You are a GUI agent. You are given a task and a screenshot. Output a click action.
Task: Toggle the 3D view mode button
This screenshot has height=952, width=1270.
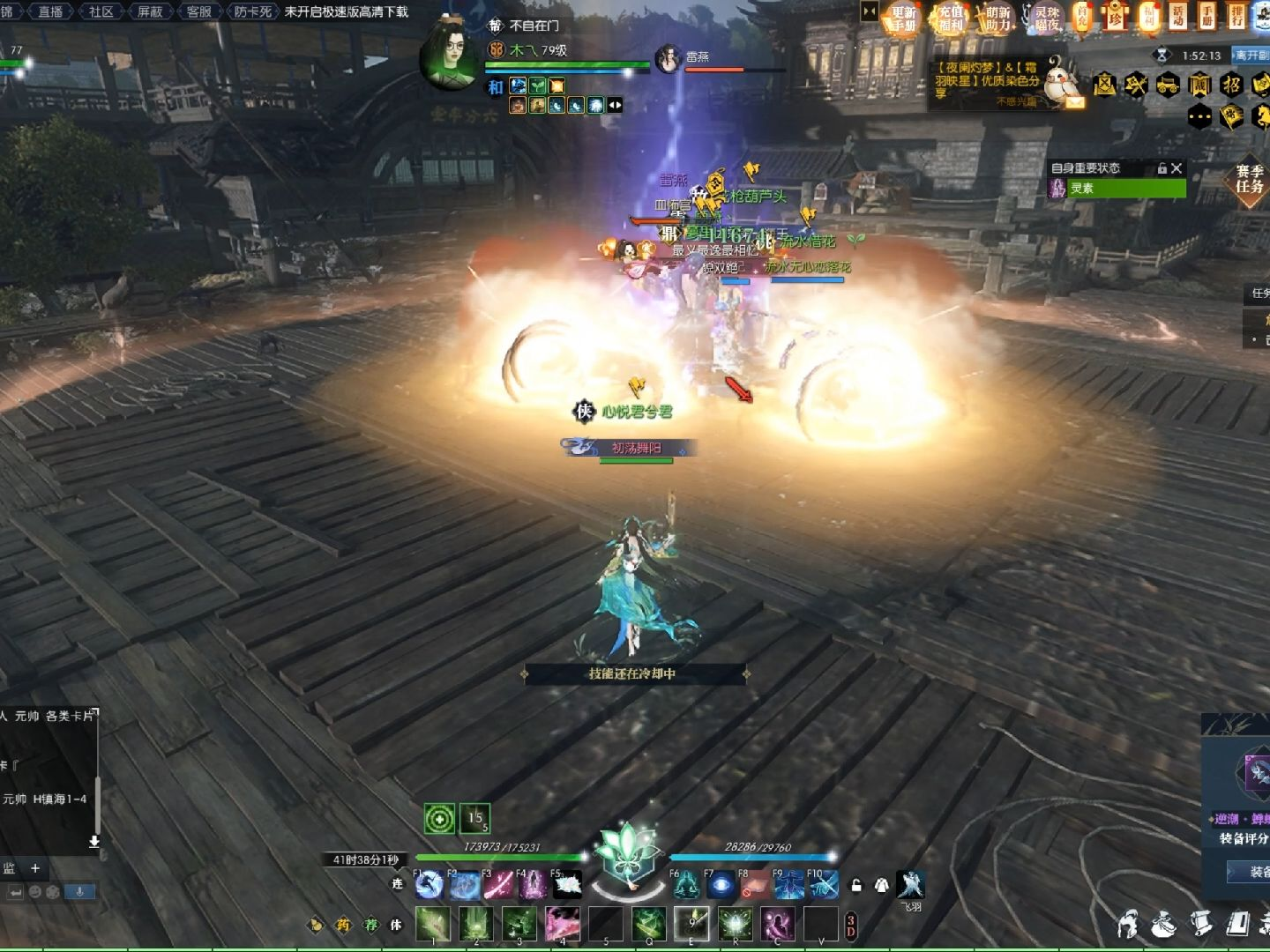(x=850, y=926)
